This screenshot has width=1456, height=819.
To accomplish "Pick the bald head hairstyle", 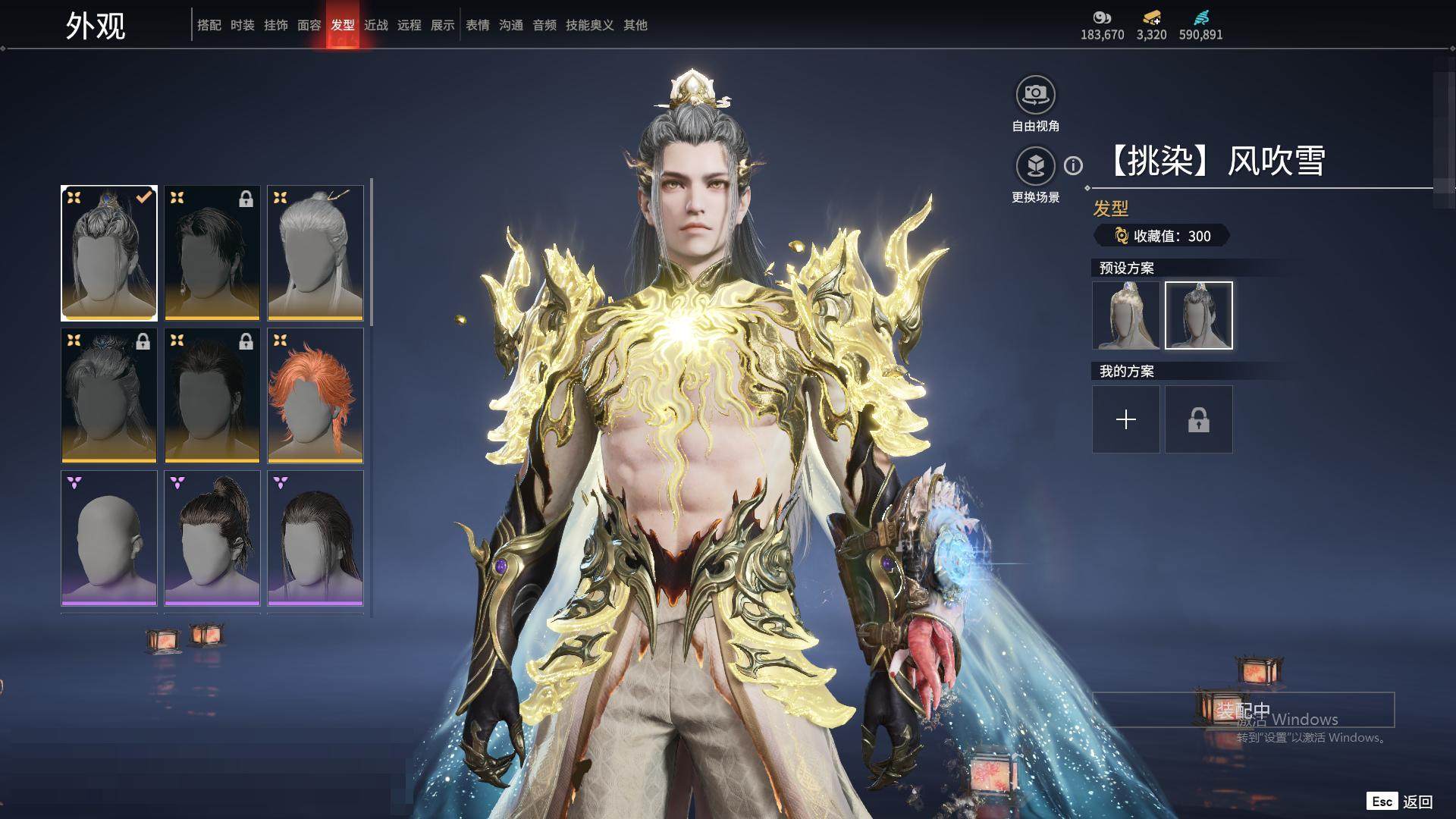I will pos(109,538).
